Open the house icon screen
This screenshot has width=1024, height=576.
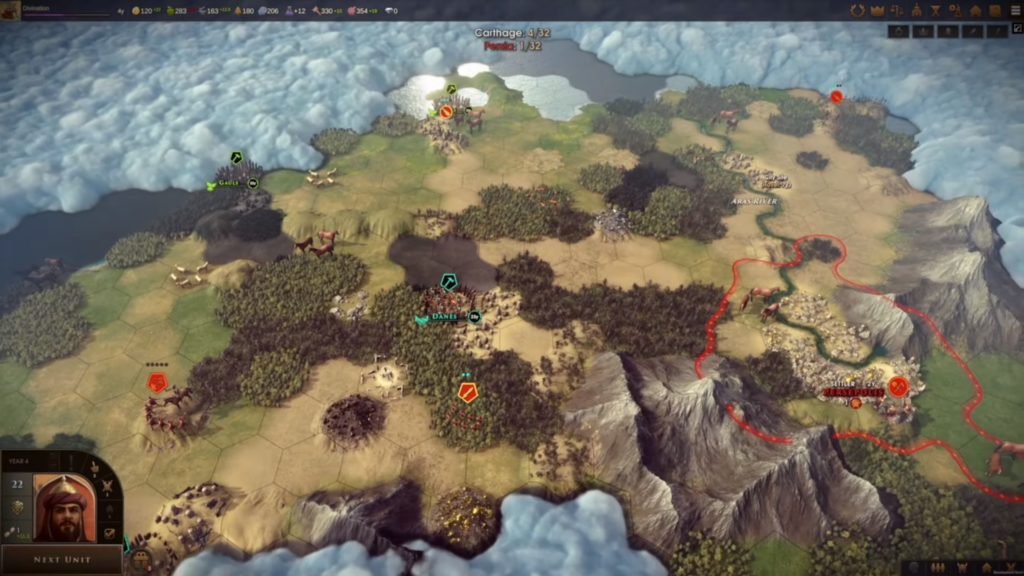coord(975,11)
